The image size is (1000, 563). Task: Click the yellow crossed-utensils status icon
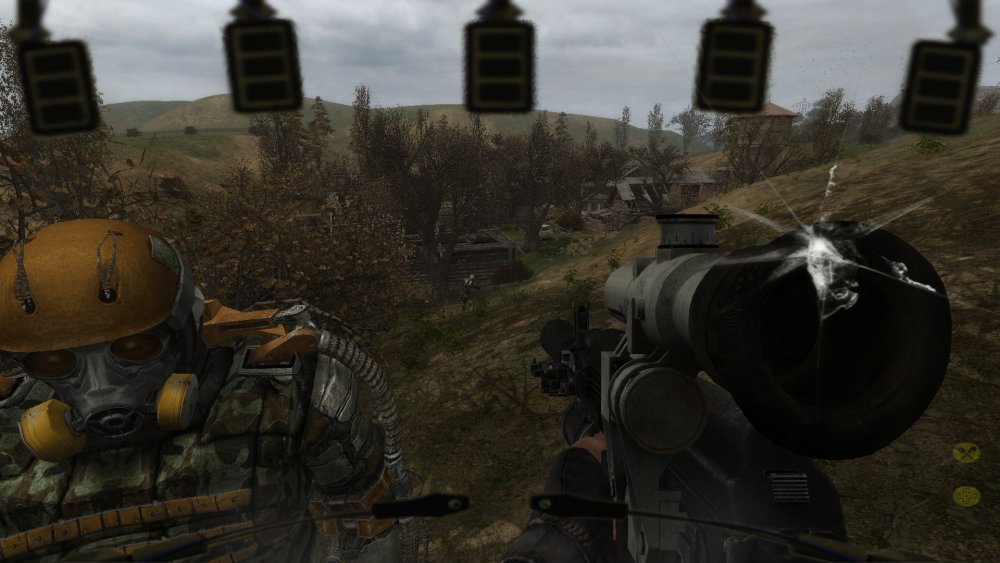pos(966,452)
